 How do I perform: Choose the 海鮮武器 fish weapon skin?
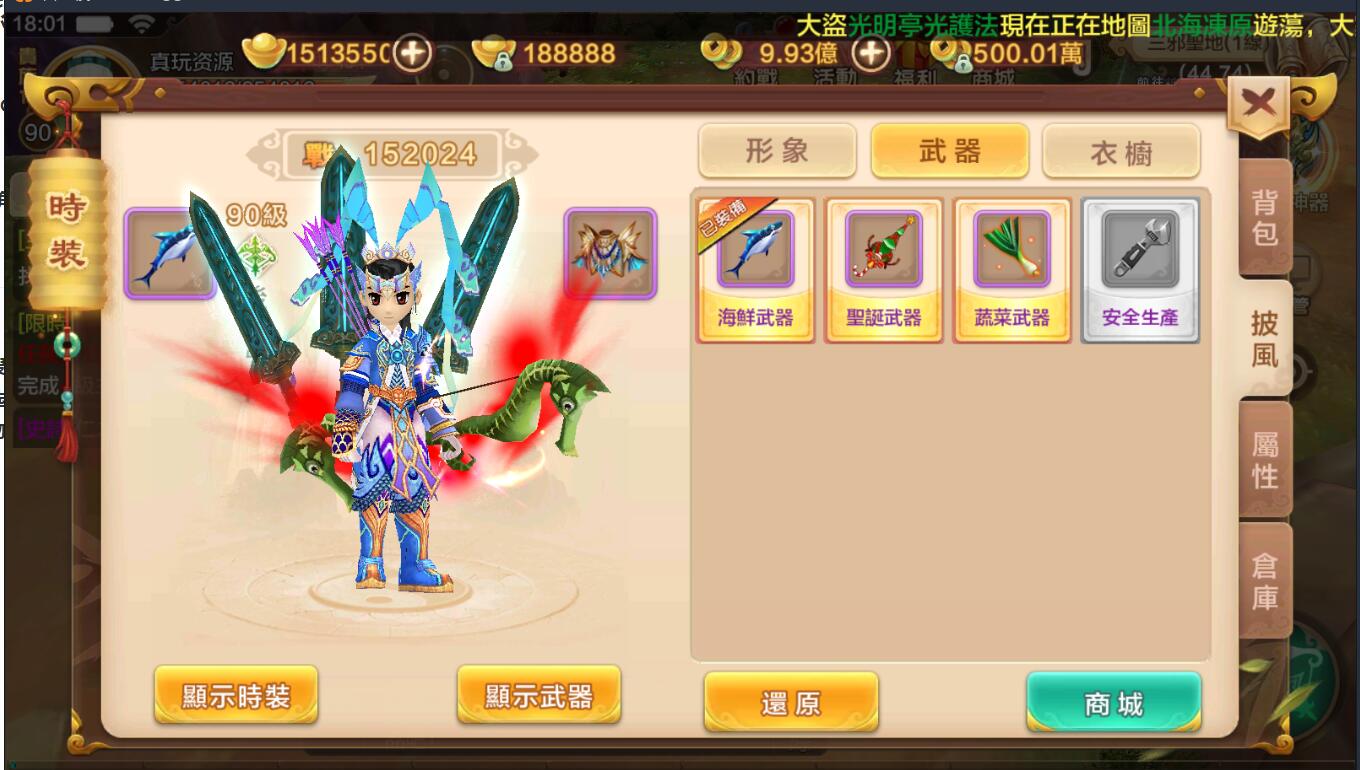pos(755,269)
